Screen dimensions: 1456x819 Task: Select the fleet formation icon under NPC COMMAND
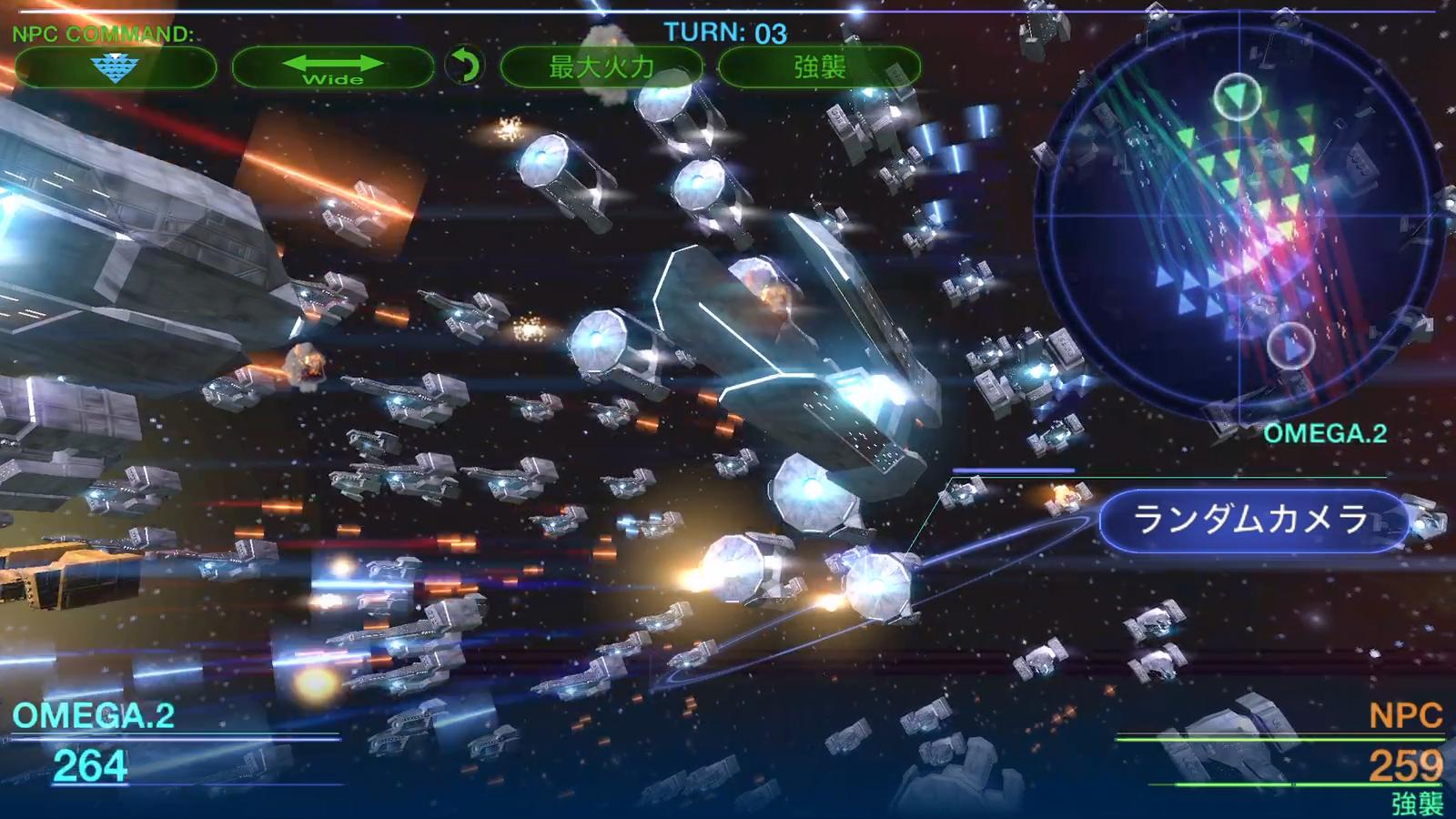(116, 67)
